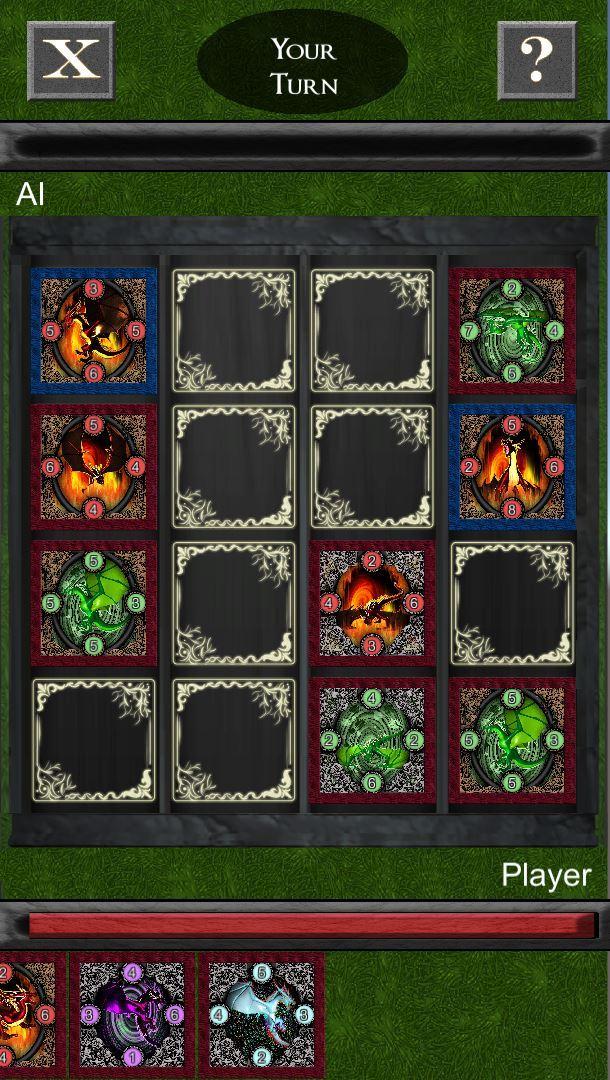Pick the white ice dragon card in hand
This screenshot has width=610, height=1080.
[x=262, y=1014]
